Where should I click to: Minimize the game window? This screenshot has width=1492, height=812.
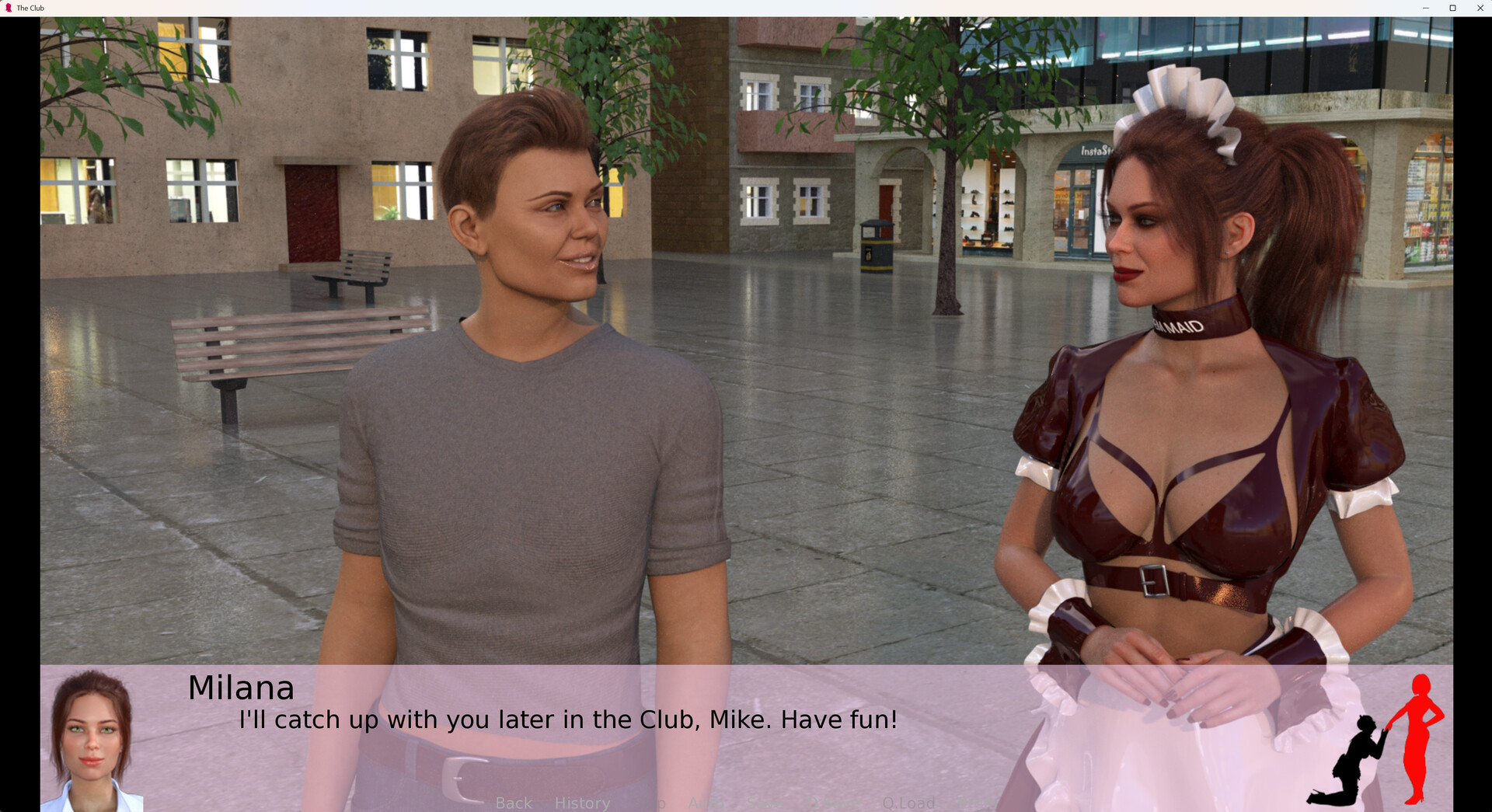pos(1425,8)
